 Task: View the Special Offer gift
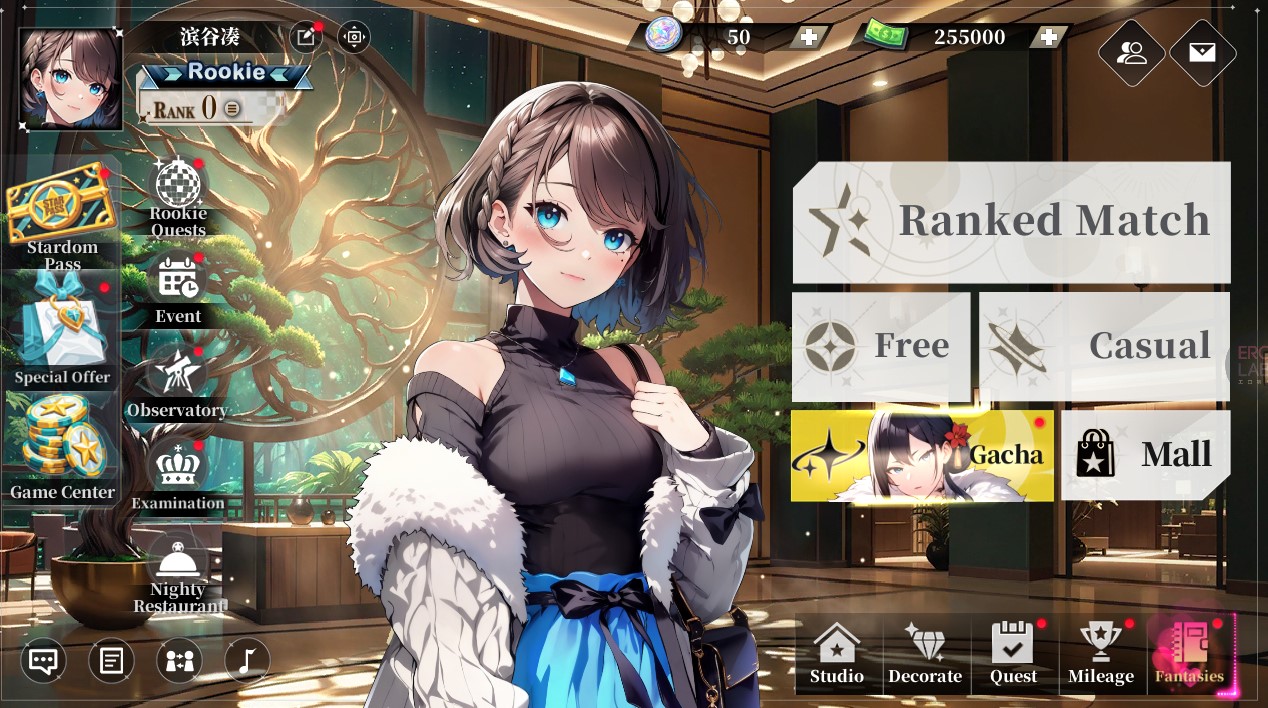62,335
